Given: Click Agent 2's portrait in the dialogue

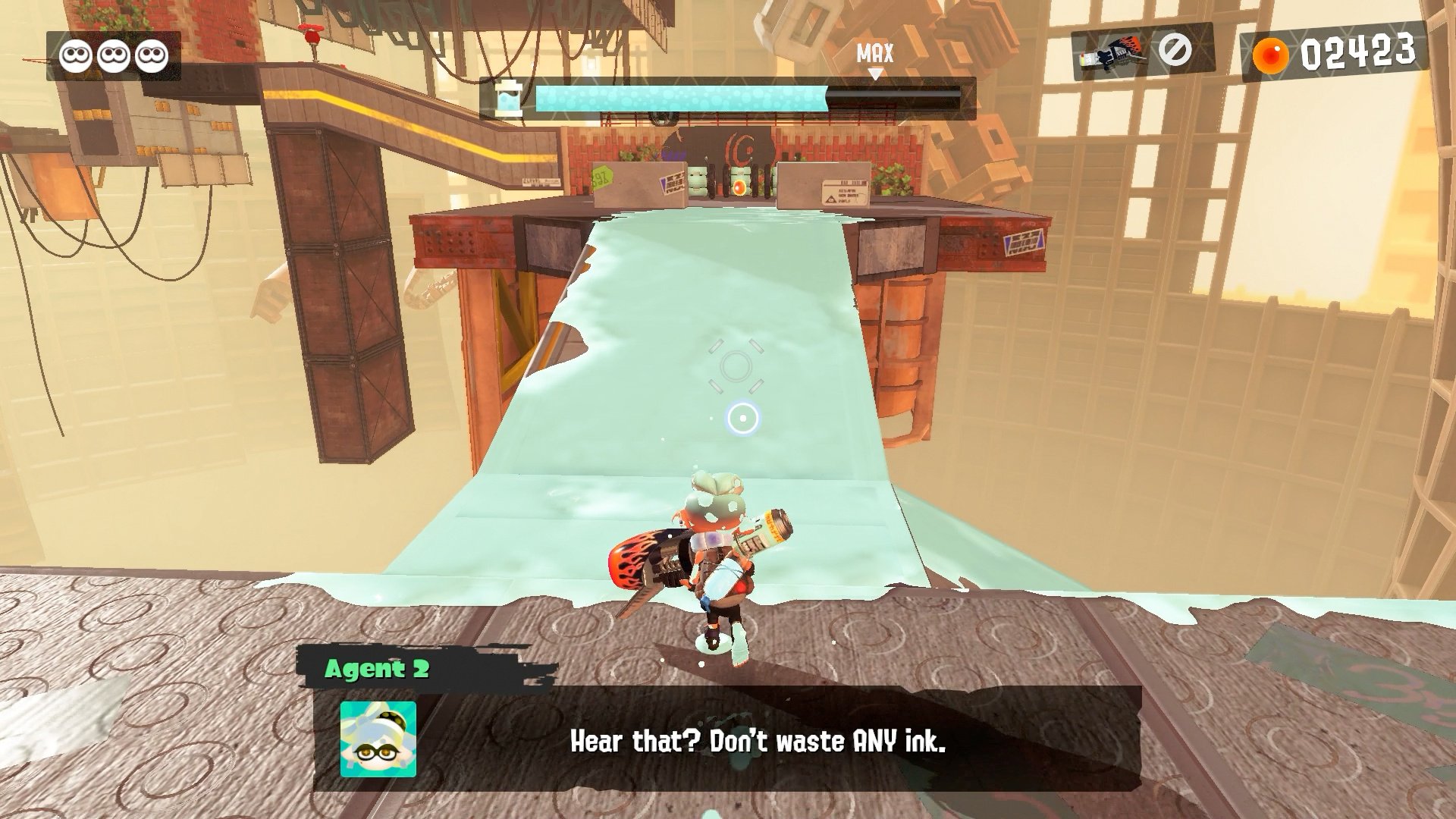Looking at the screenshot, I should pos(378,739).
